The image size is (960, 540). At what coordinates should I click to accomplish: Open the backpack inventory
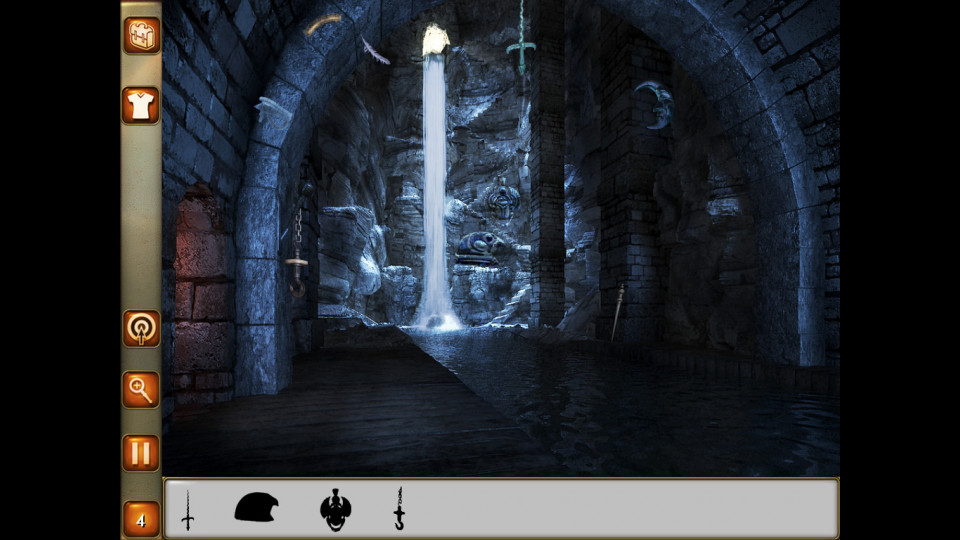141,35
